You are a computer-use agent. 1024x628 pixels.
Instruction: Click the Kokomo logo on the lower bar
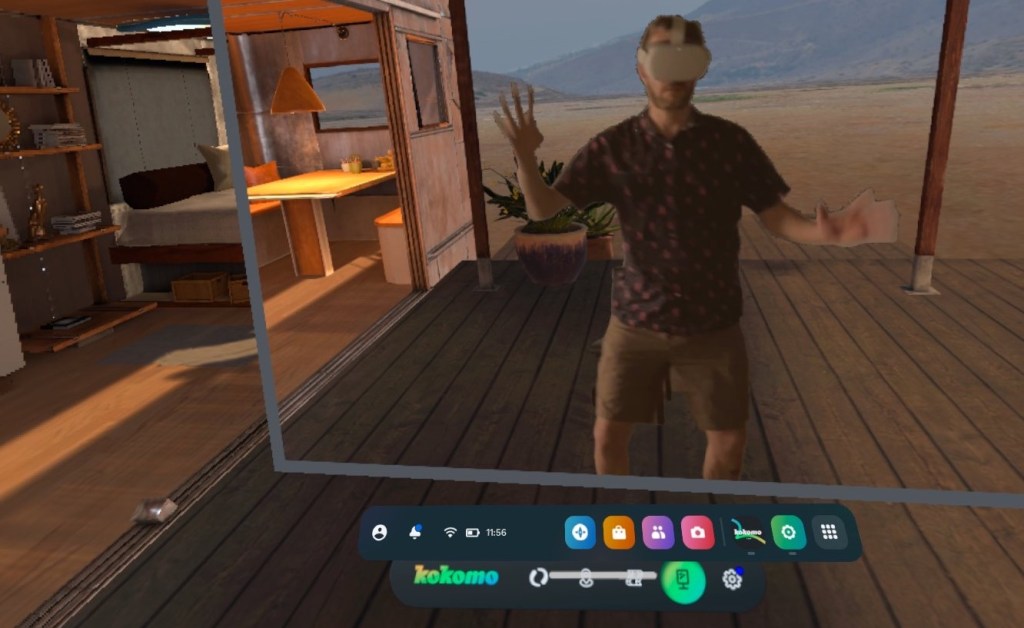click(x=456, y=576)
